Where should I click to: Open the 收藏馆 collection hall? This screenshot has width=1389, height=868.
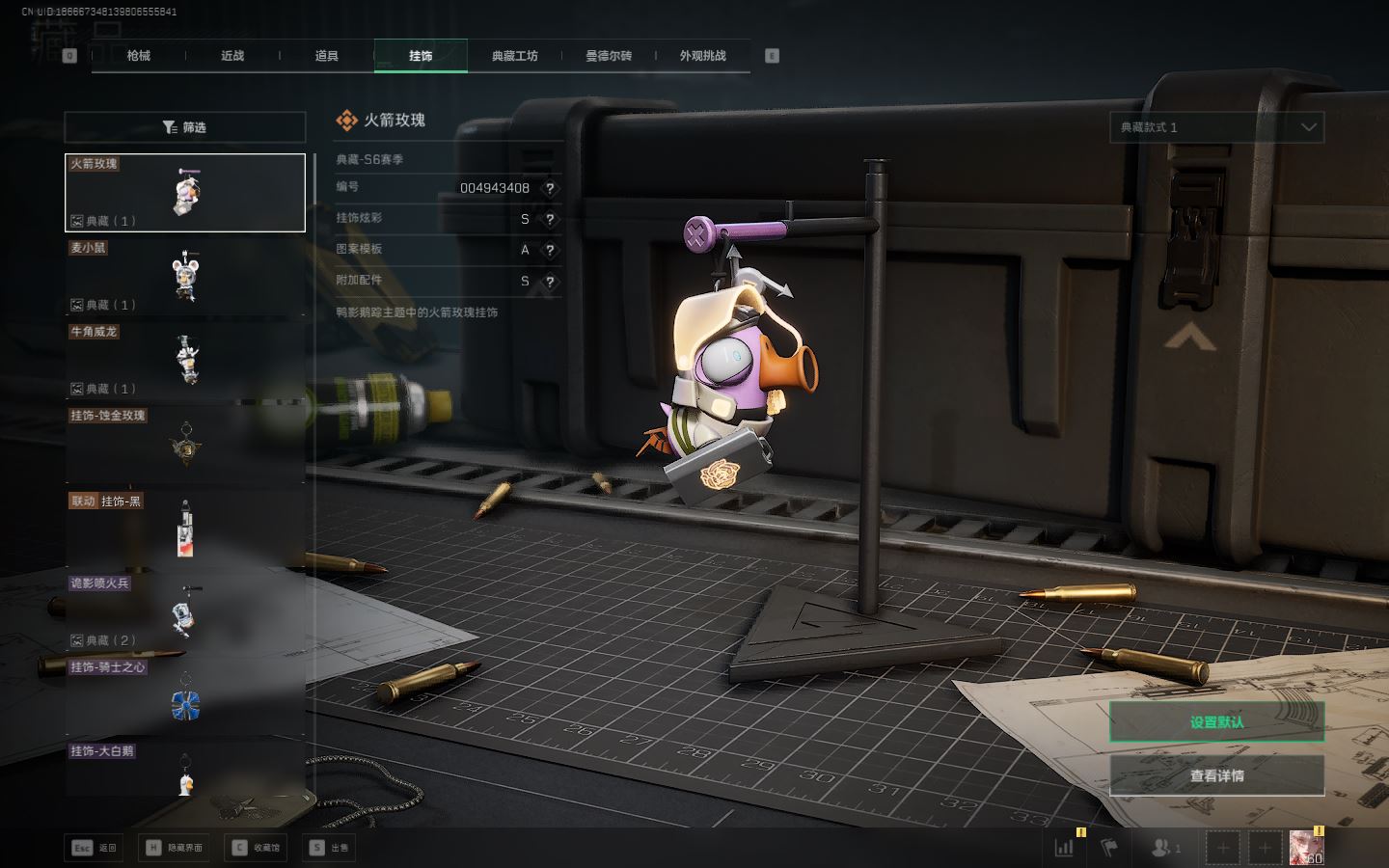257,848
